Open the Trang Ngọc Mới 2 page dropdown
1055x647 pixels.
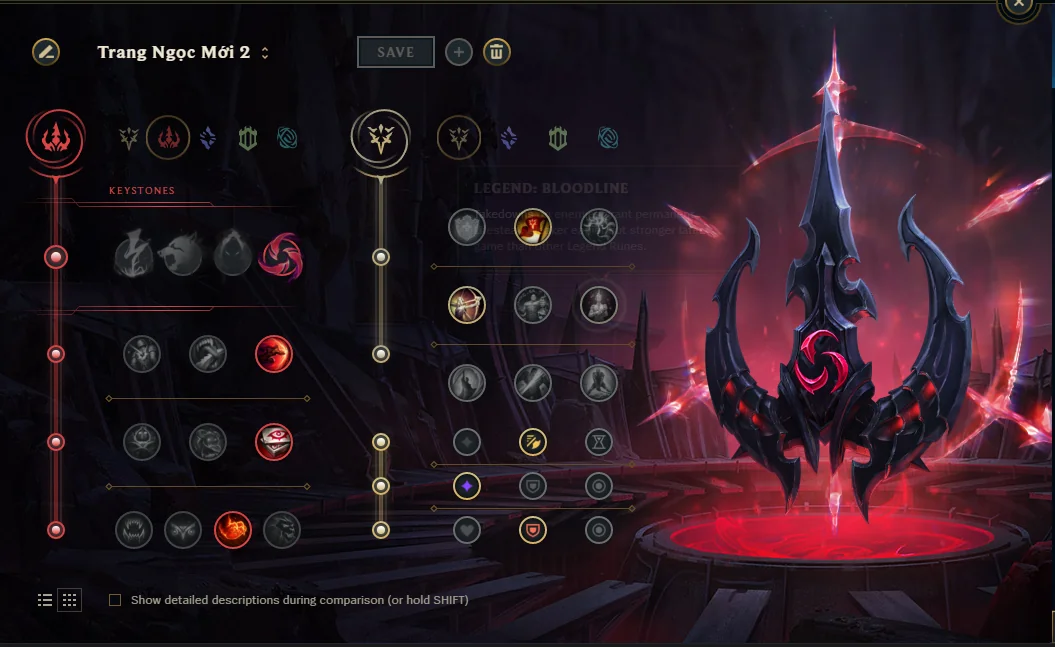265,53
